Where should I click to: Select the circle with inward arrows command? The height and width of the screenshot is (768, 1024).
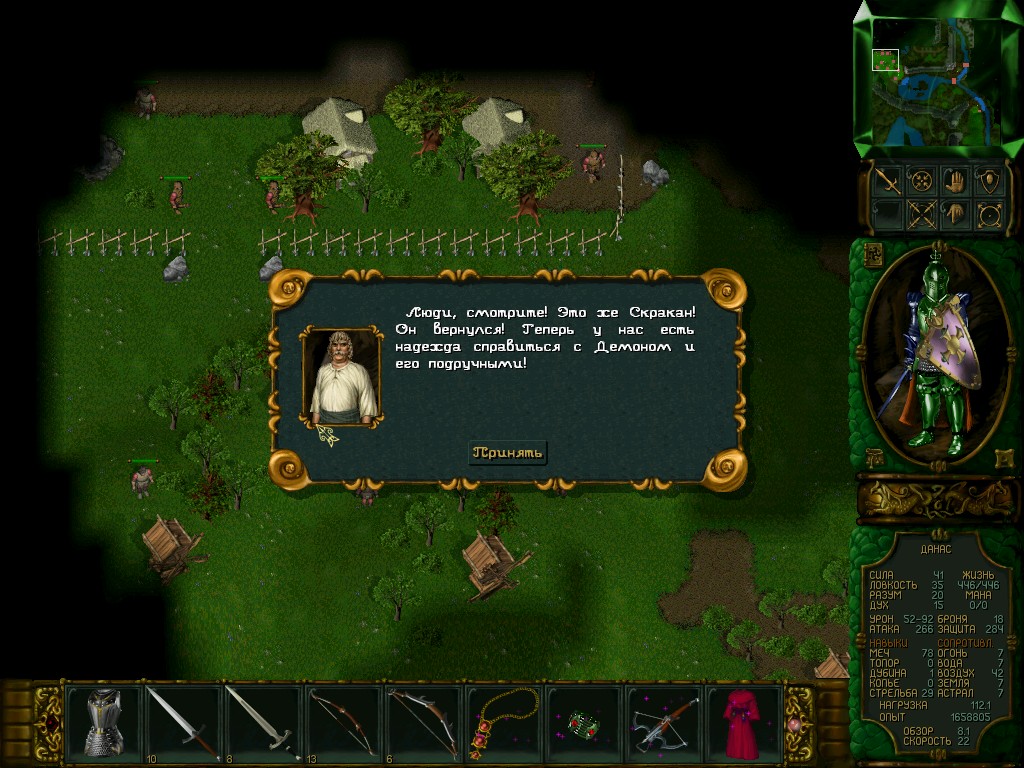pos(920,181)
